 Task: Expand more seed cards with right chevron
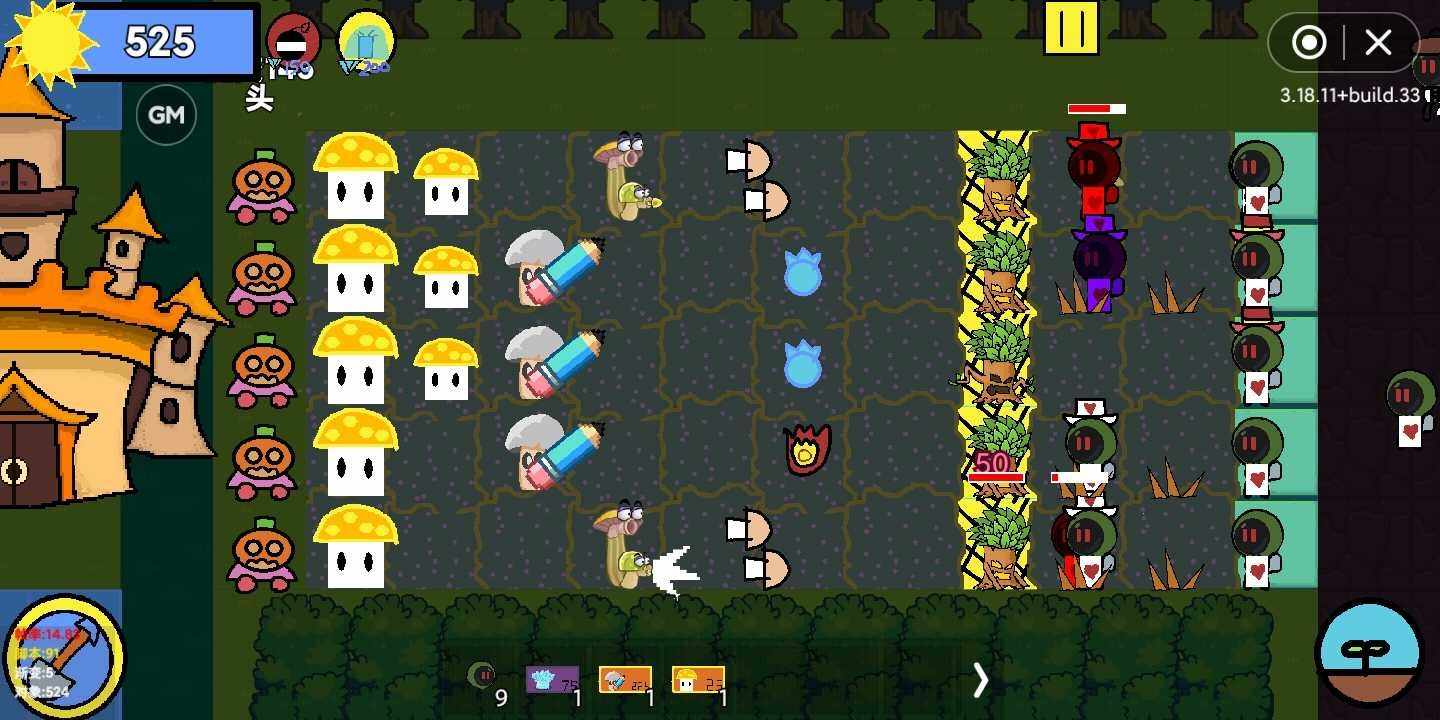coord(981,680)
